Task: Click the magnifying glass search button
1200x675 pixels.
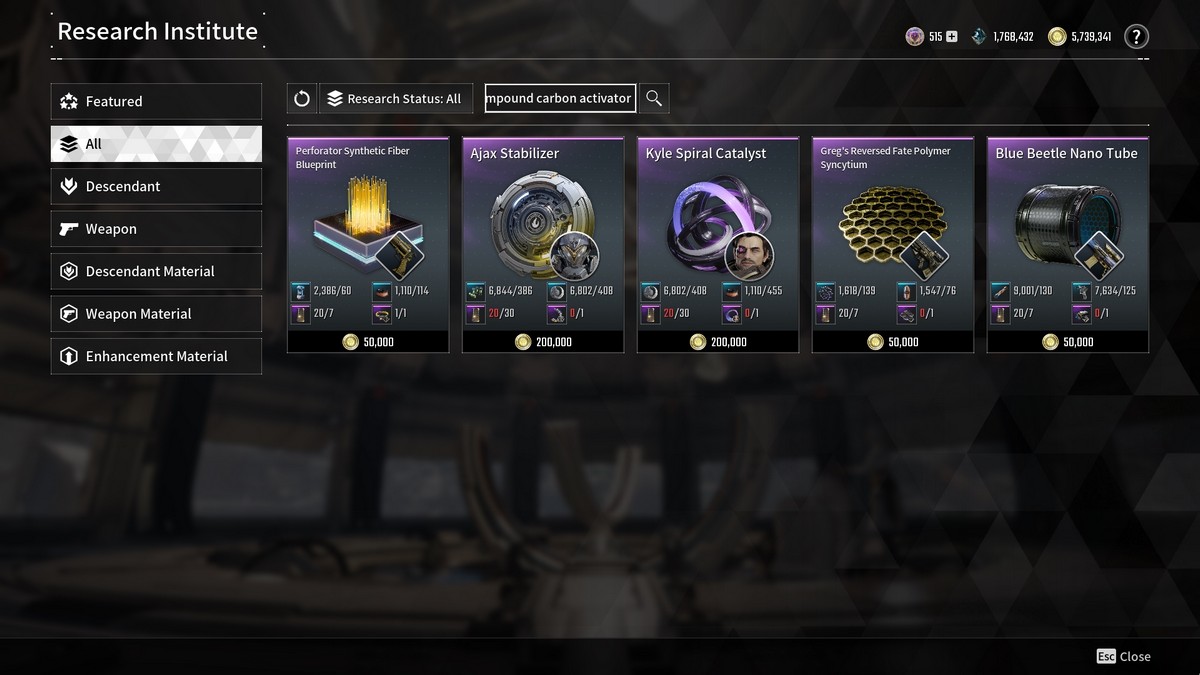Action: coord(654,98)
